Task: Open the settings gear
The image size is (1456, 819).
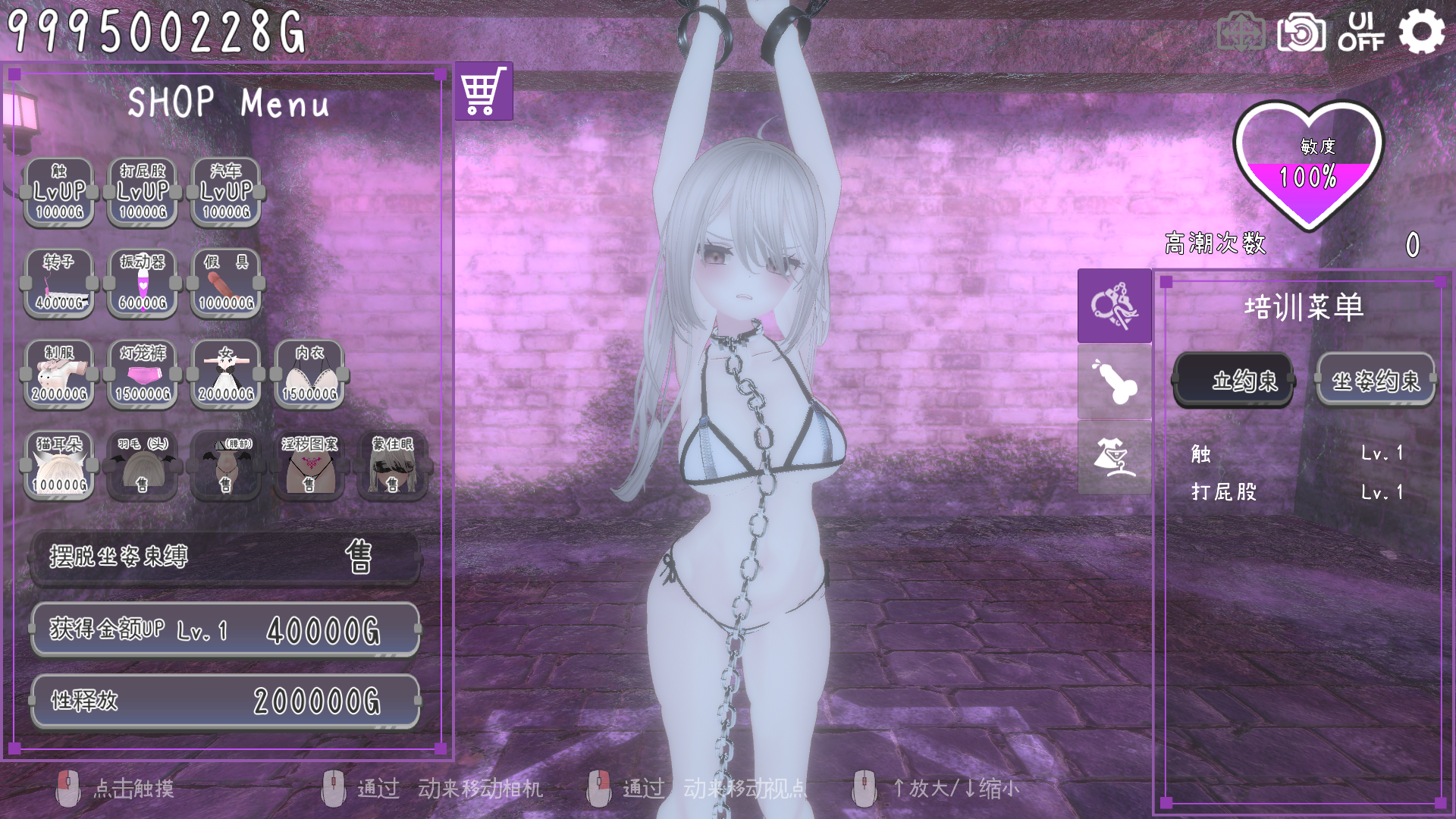Action: (1421, 32)
